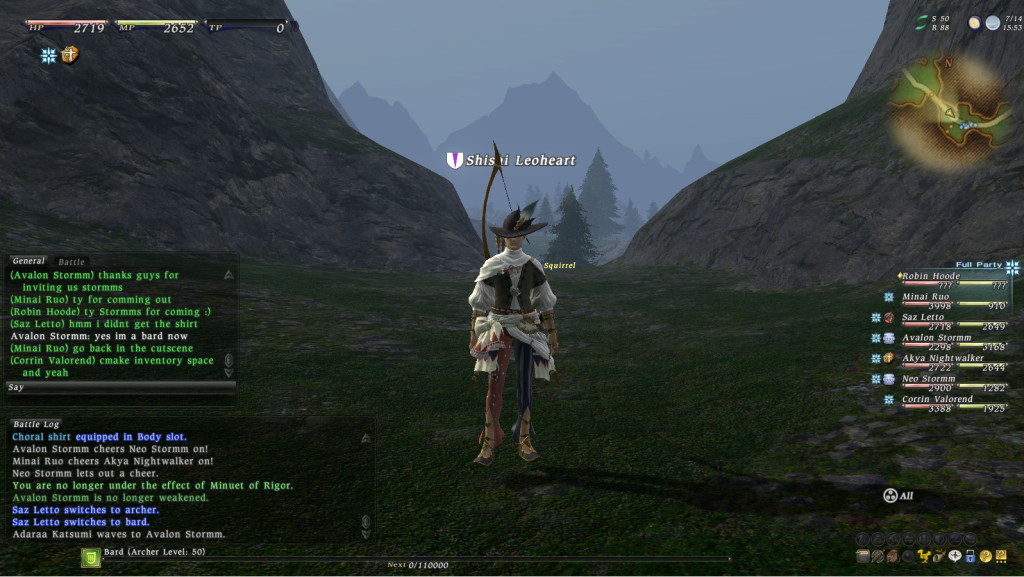This screenshot has height=577, width=1024.
Task: Click the white speech bubble icon
Action: 955,555
